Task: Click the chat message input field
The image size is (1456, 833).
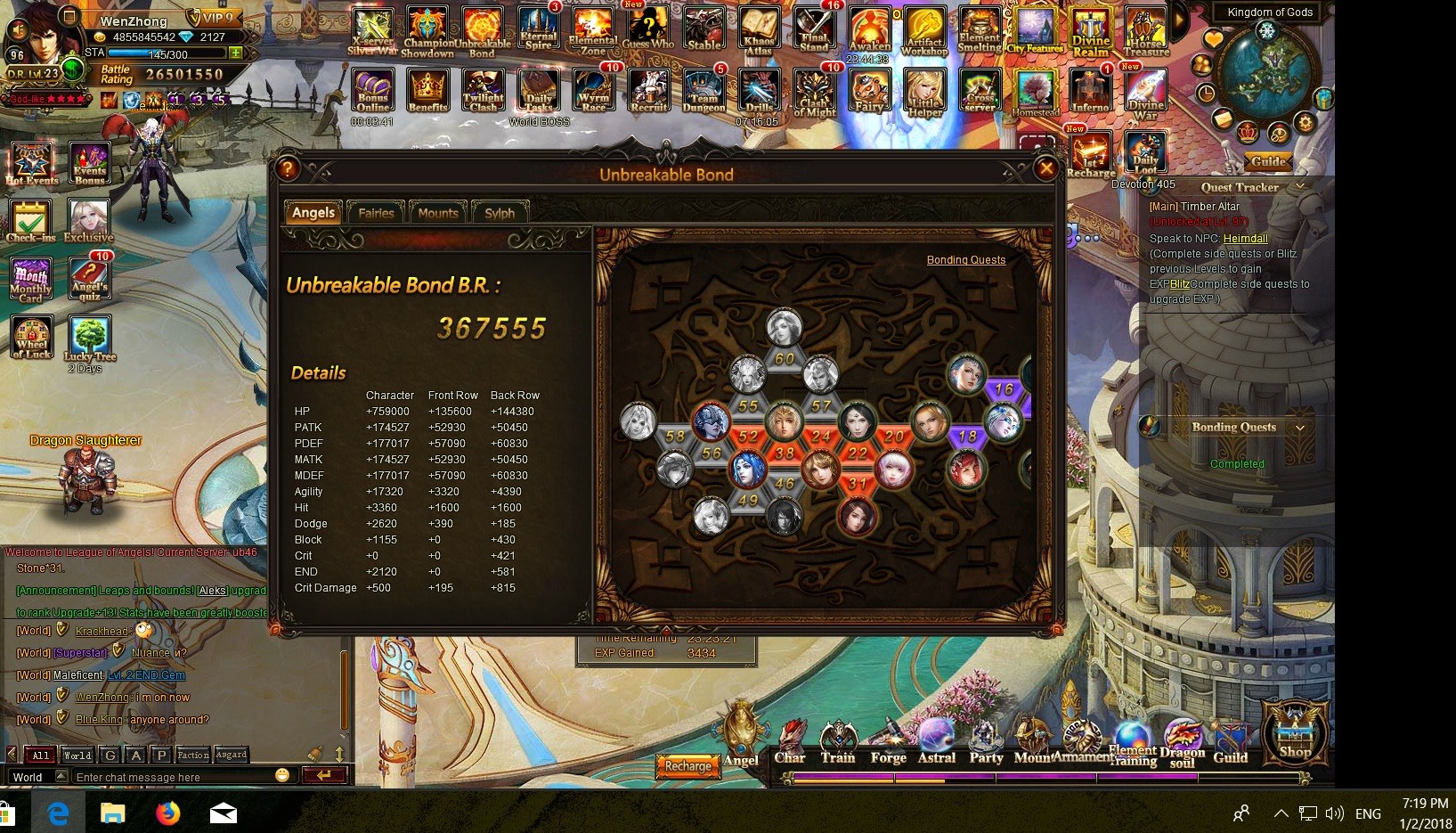Action: click(x=174, y=777)
